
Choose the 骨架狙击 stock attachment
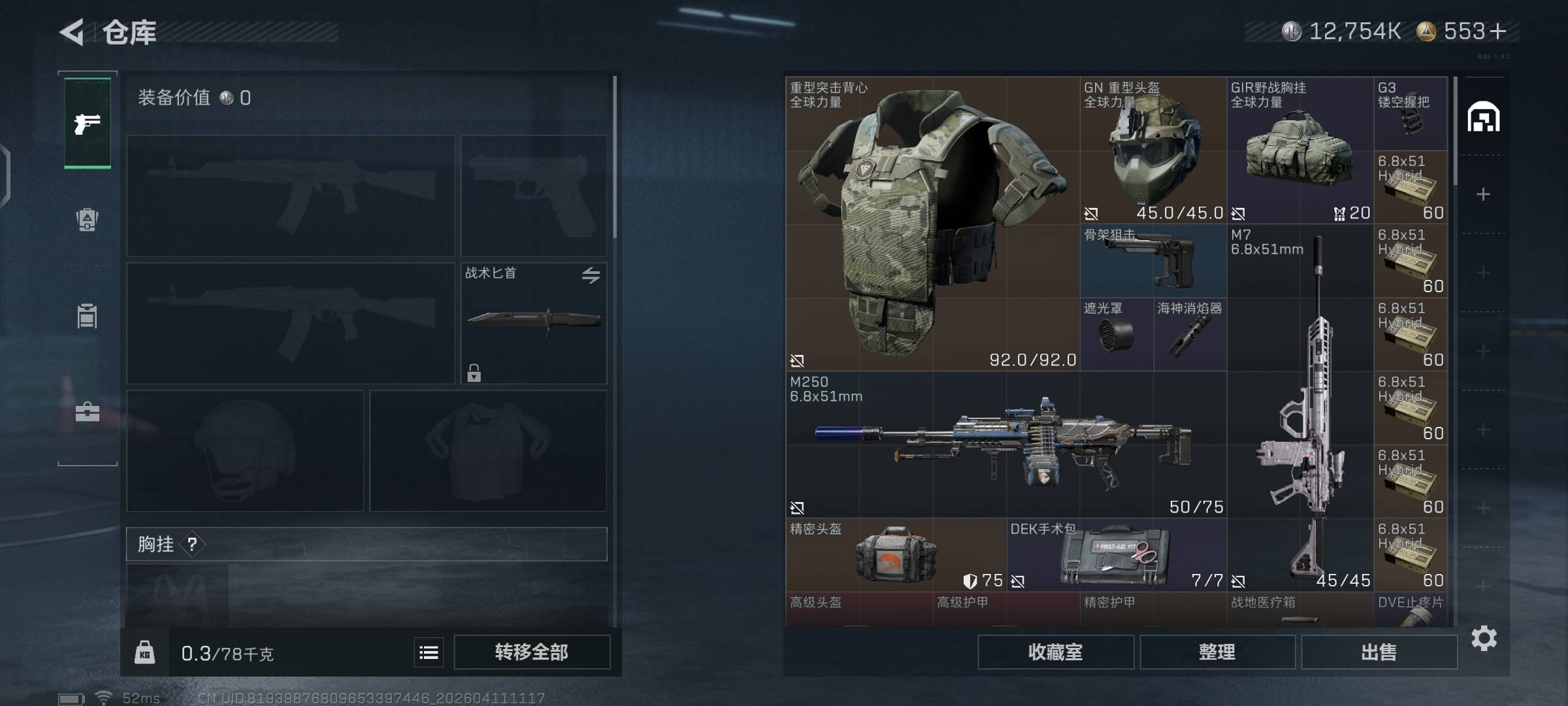pos(1152,261)
